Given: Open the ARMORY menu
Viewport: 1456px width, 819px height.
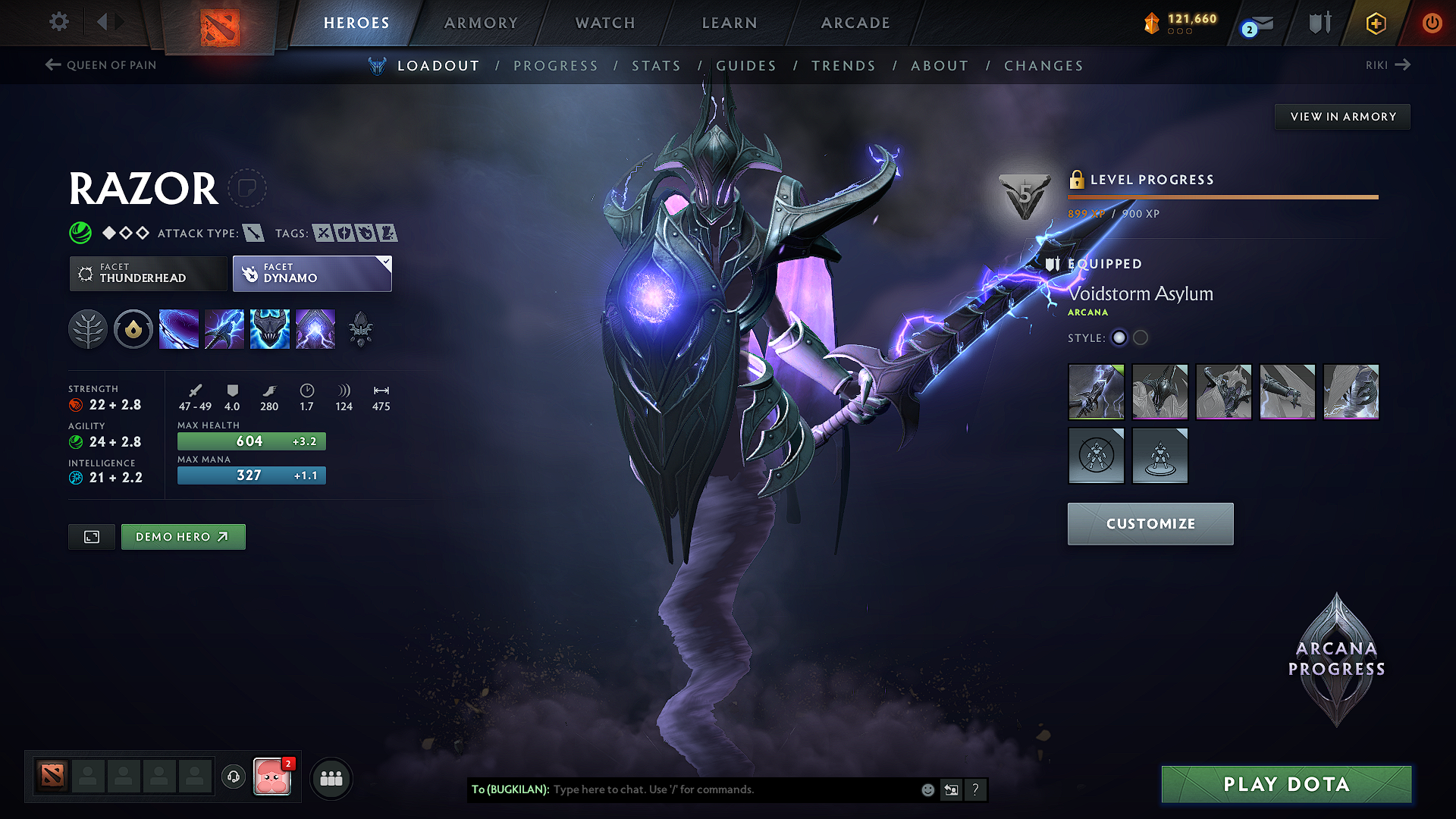Looking at the screenshot, I should [482, 23].
